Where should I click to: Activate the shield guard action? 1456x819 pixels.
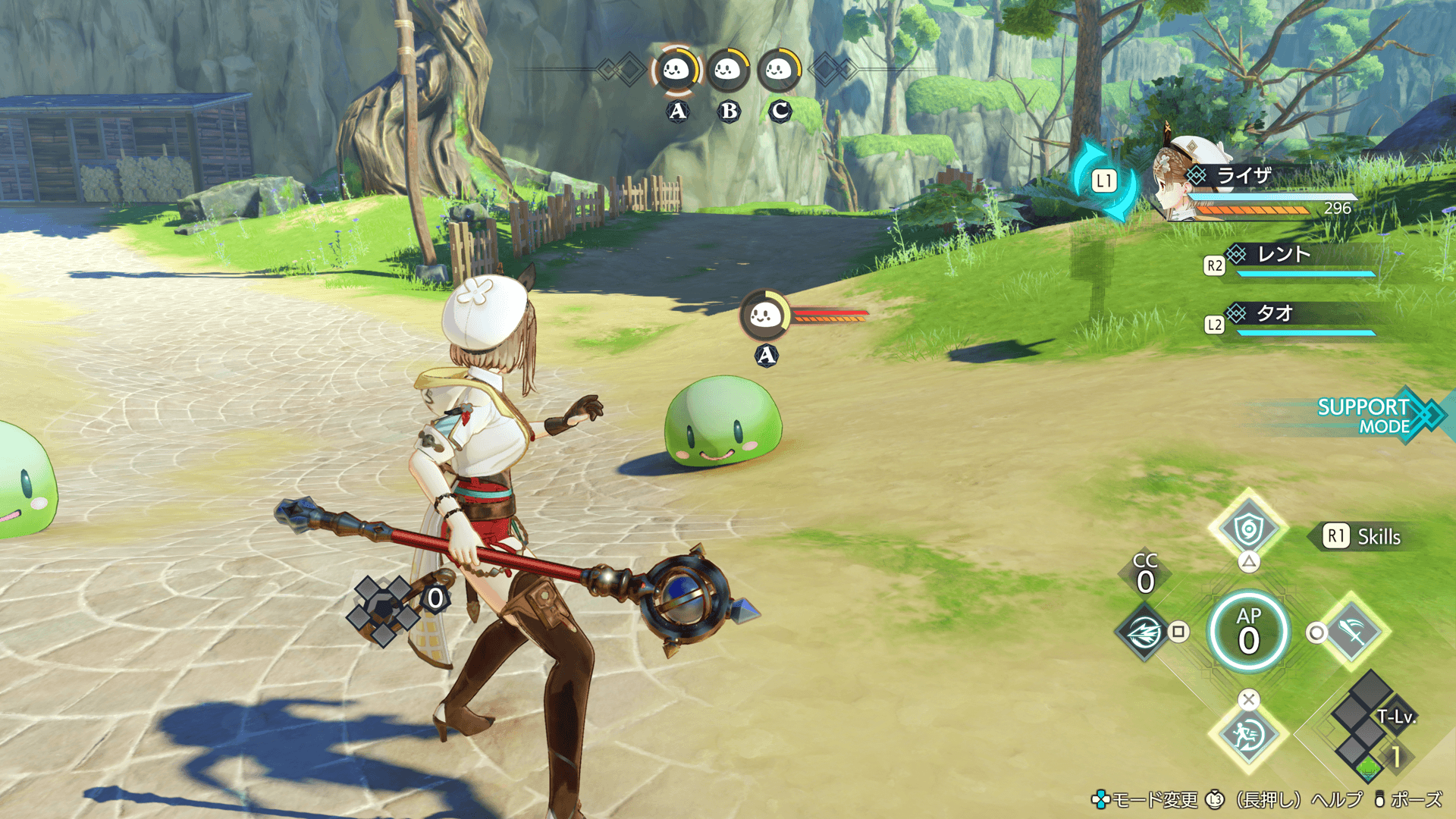coord(1248,529)
